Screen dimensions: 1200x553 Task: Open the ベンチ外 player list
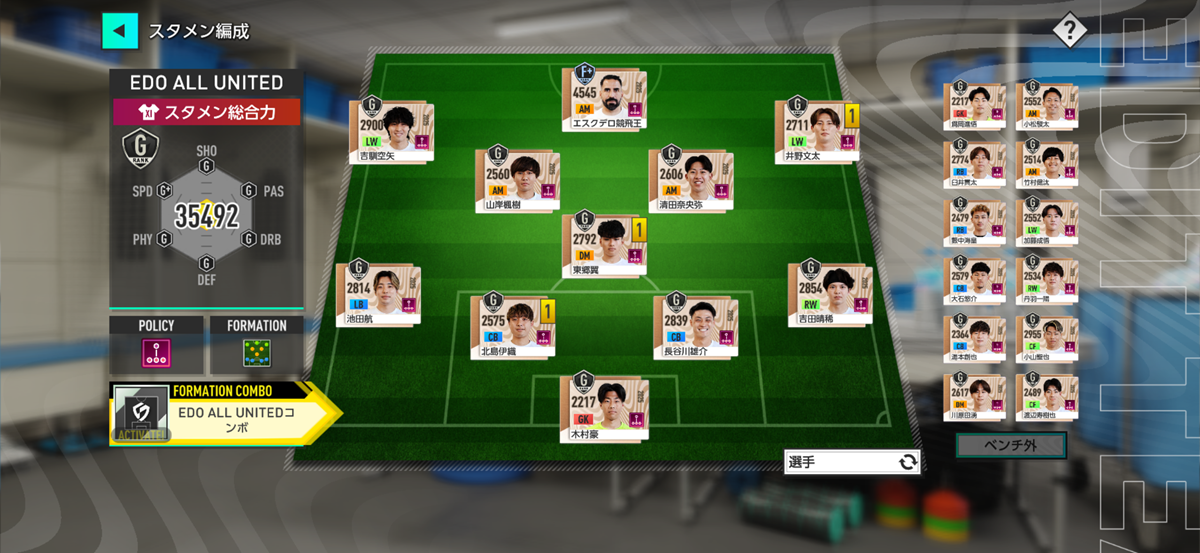pyautogui.click(x=1010, y=445)
